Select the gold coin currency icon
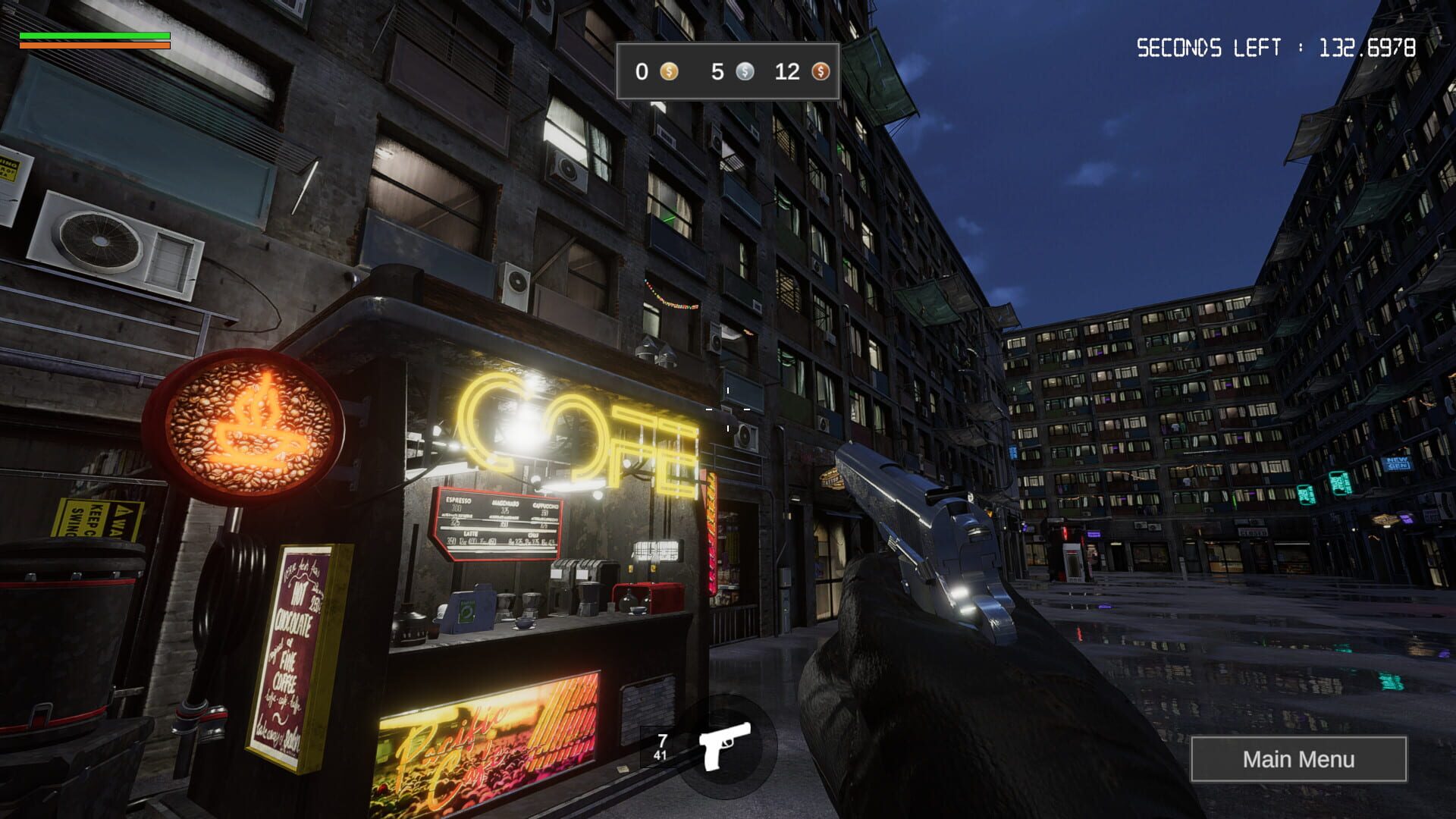1456x819 pixels. [x=668, y=73]
